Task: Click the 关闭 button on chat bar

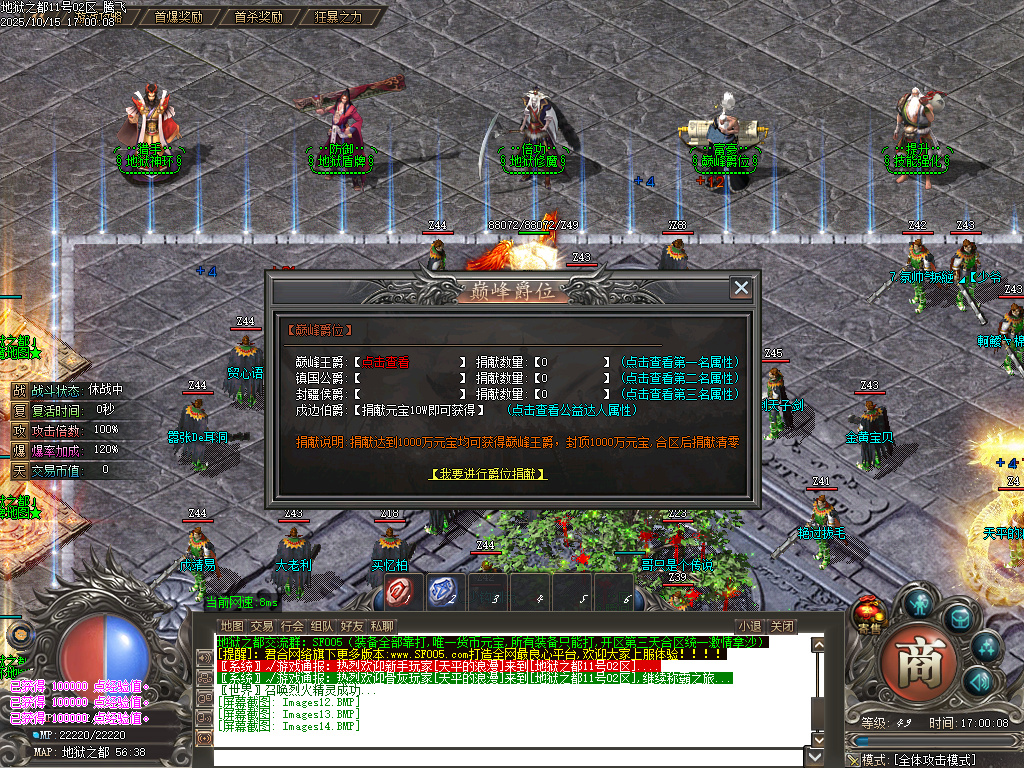Action: coord(782,626)
